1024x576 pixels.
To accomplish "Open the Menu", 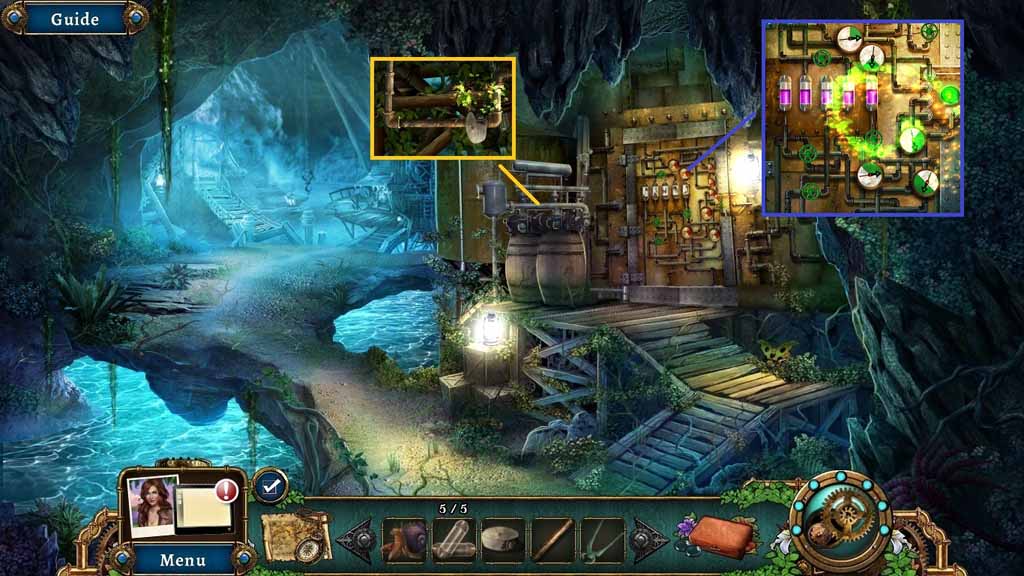I will [x=183, y=559].
